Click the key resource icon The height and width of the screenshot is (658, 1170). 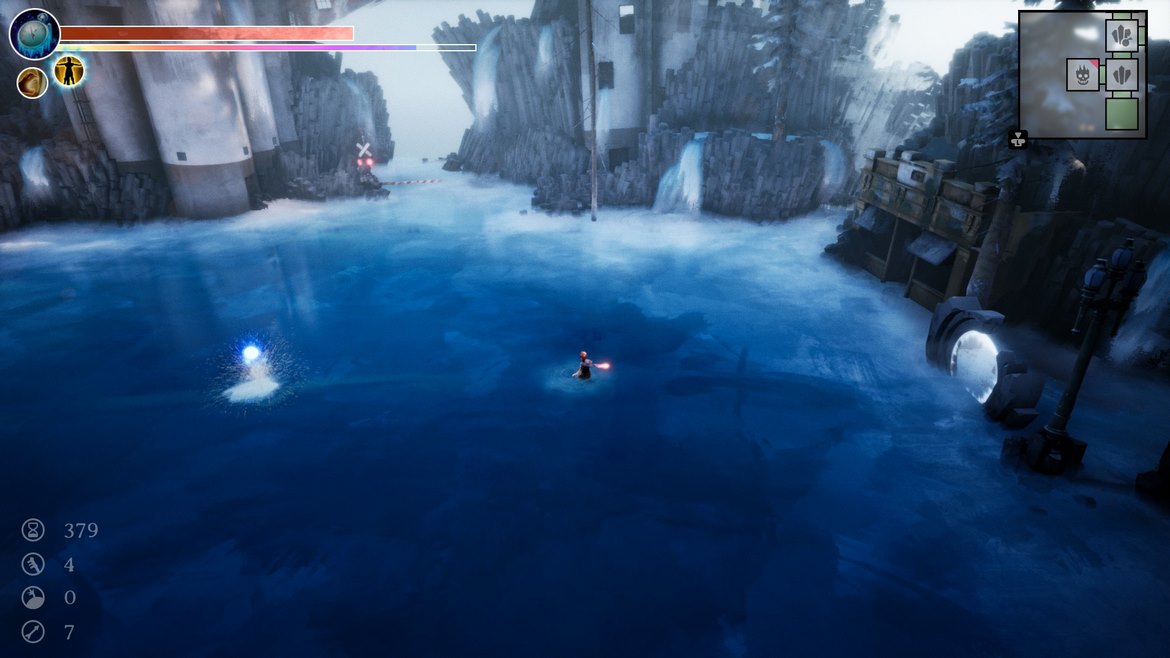(x=33, y=565)
